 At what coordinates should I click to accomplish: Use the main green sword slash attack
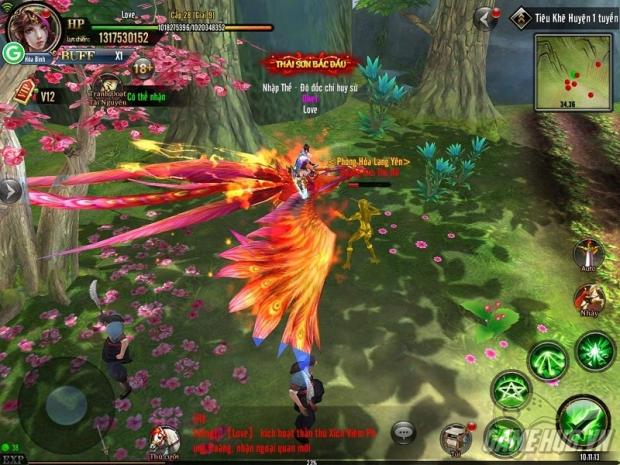click(x=582, y=421)
